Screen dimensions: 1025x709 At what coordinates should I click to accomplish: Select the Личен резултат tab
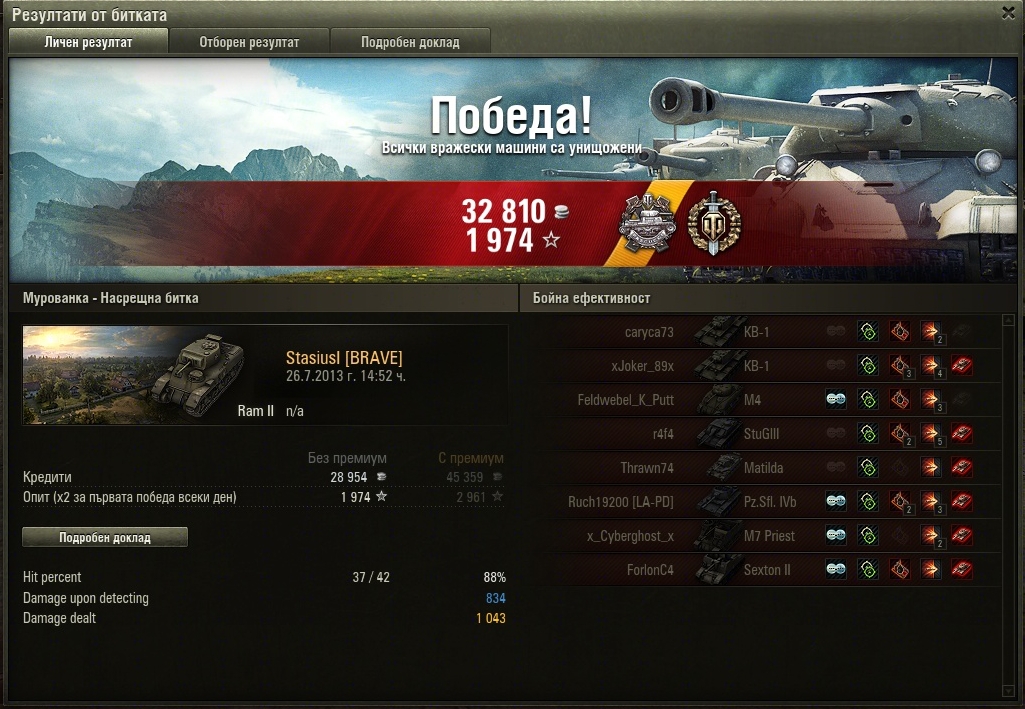click(88, 42)
